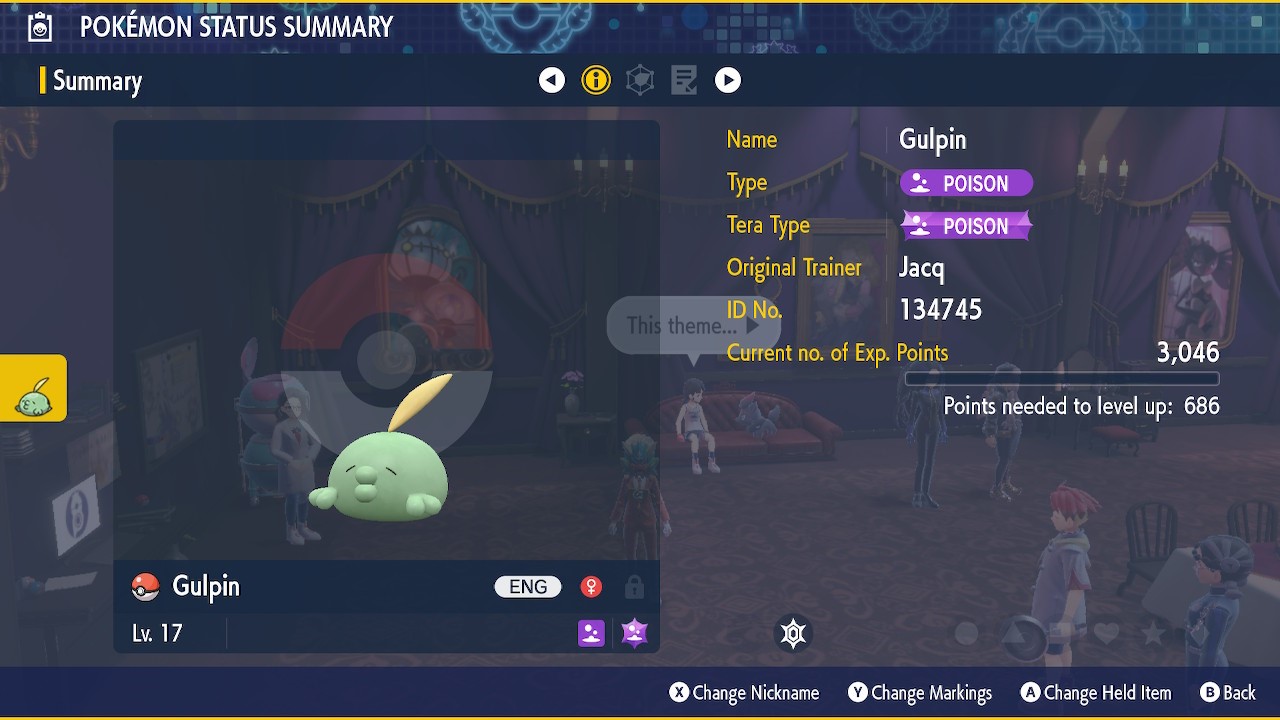The image size is (1280, 720).
Task: Choose Change Markings option
Action: 920,693
